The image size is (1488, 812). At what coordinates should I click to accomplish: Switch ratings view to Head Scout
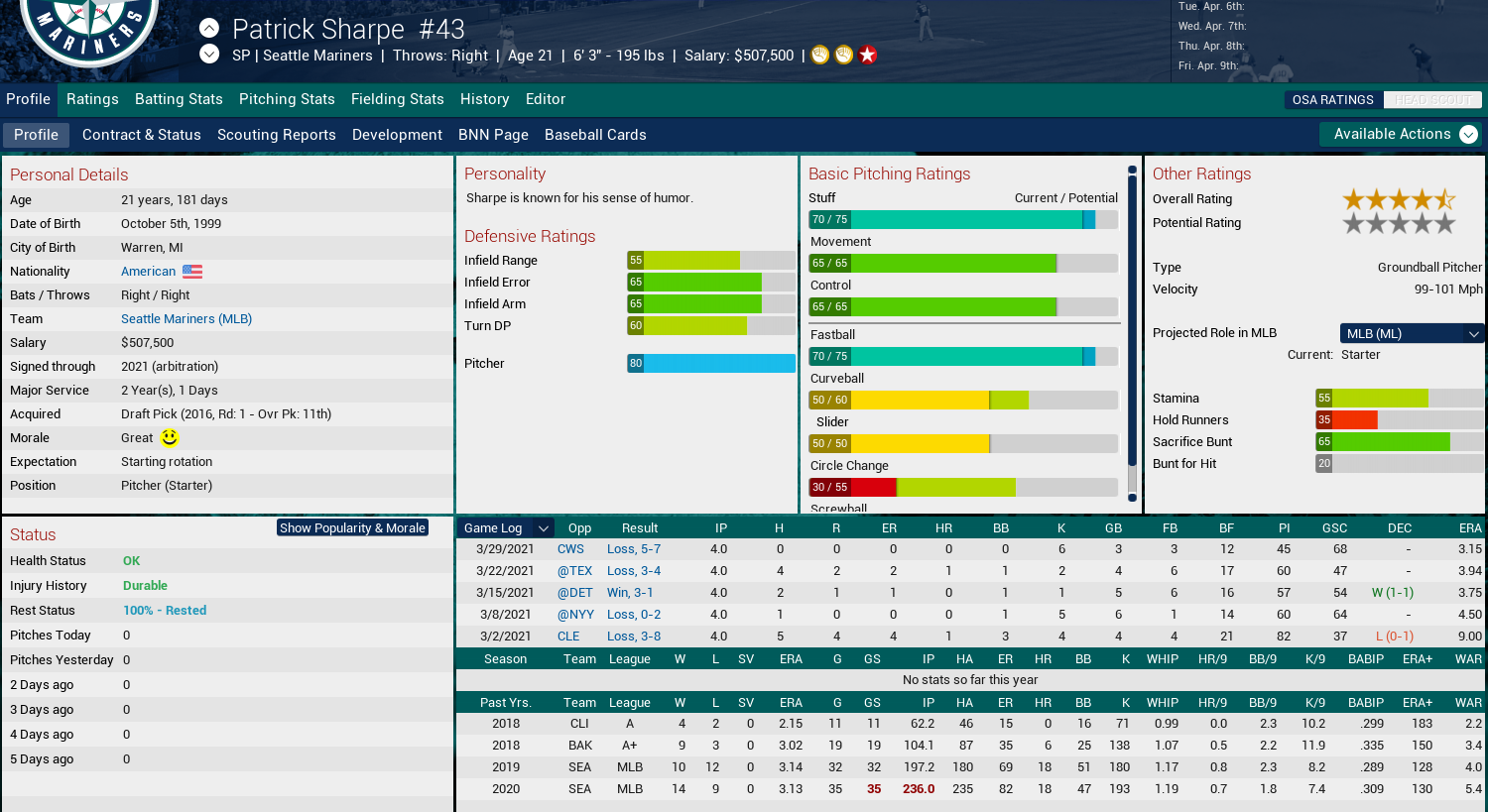(1431, 100)
